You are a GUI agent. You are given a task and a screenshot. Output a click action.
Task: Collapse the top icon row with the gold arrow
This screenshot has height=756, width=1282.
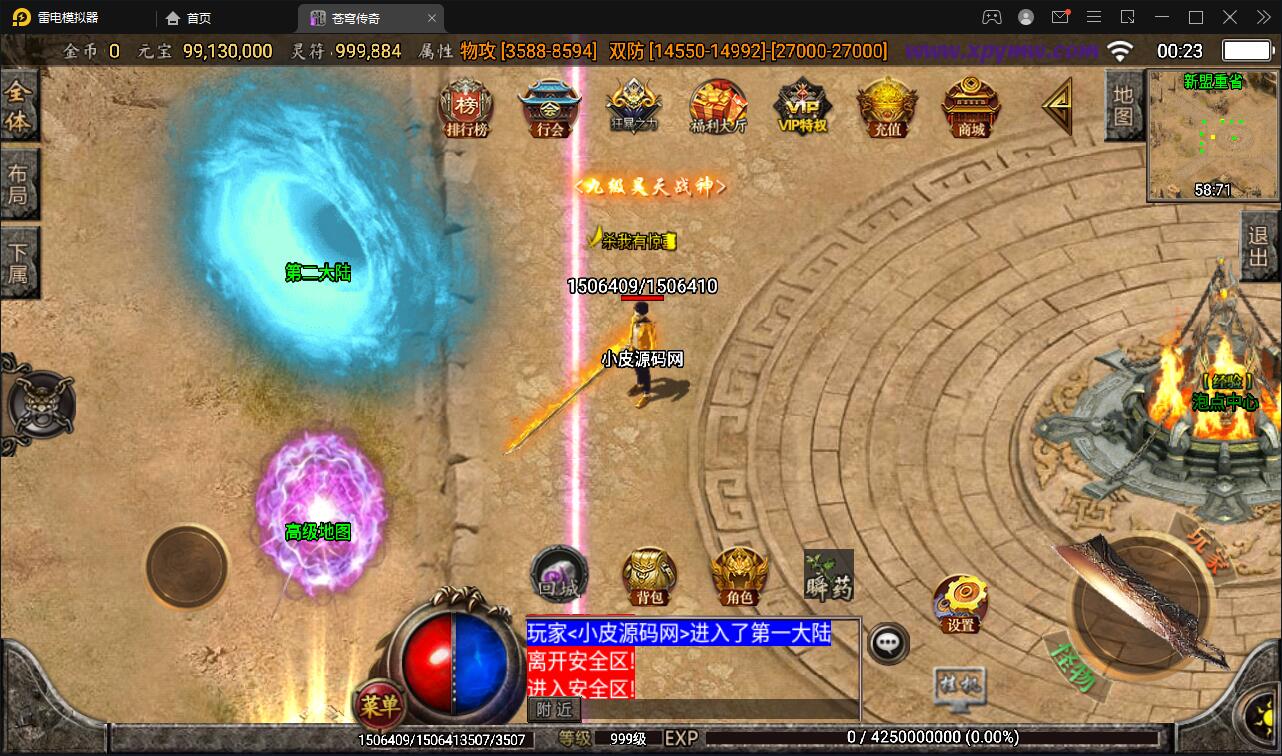point(1056,104)
